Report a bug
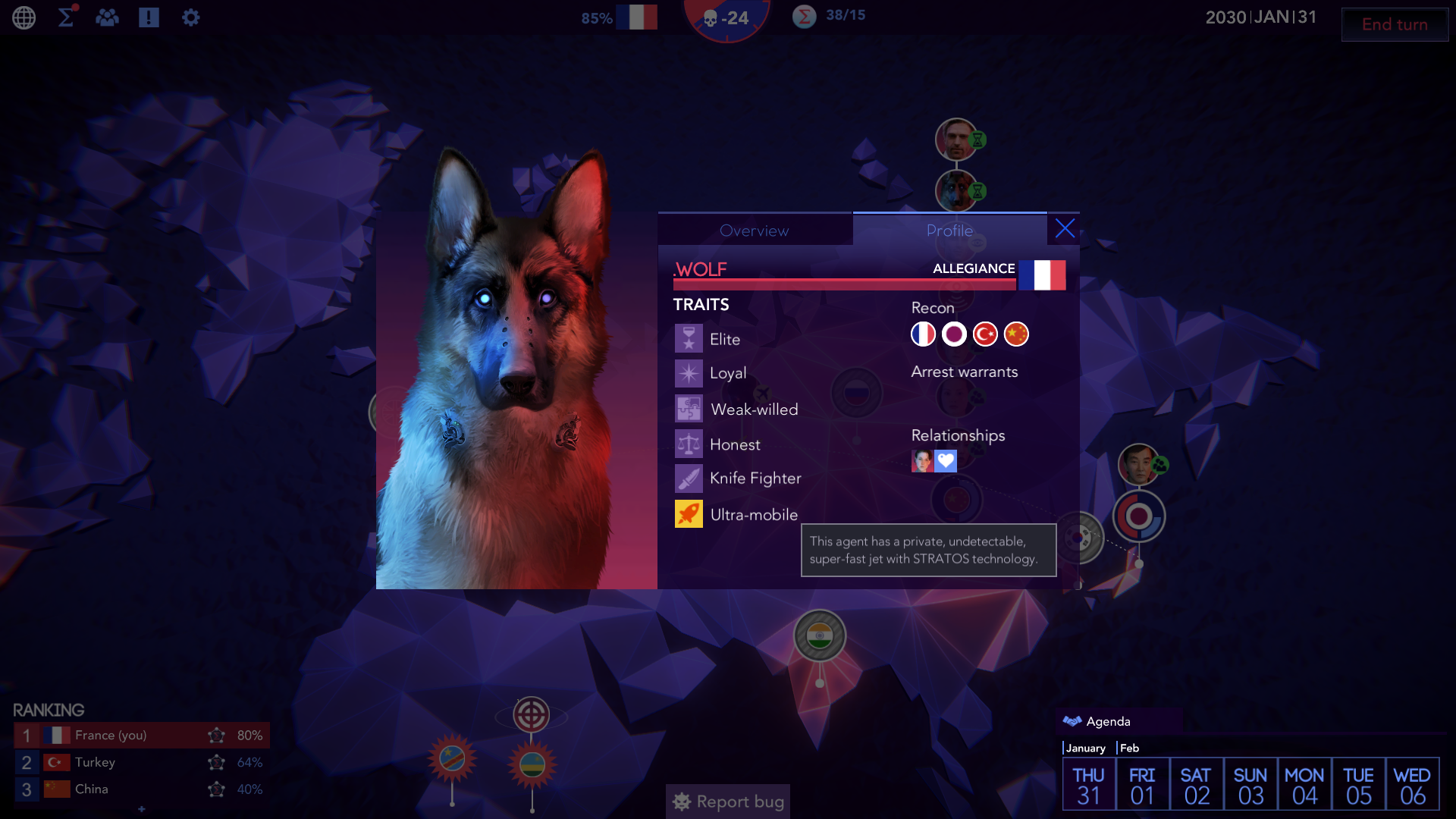The image size is (1456, 819). (728, 802)
